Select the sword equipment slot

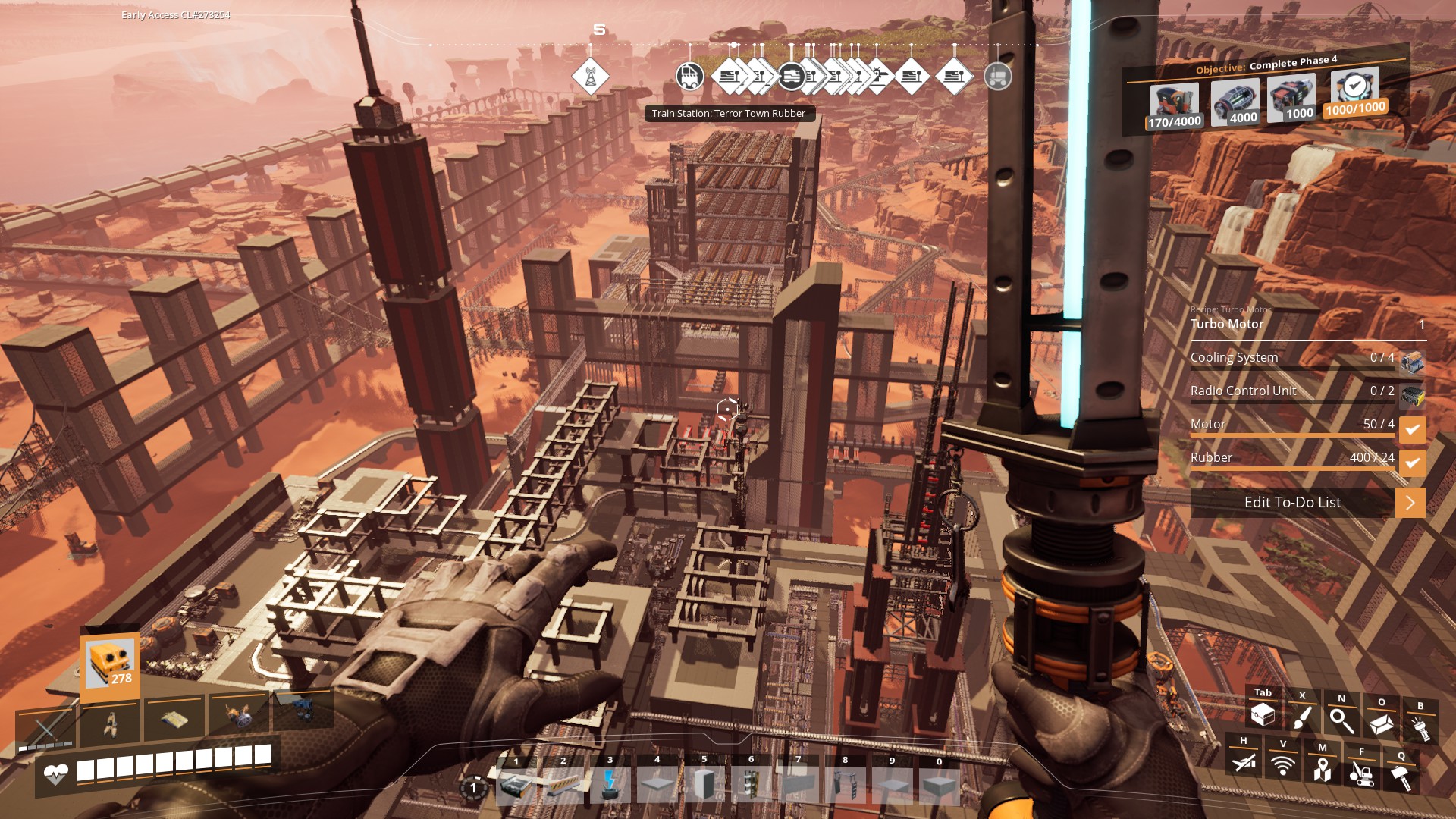coord(45,730)
